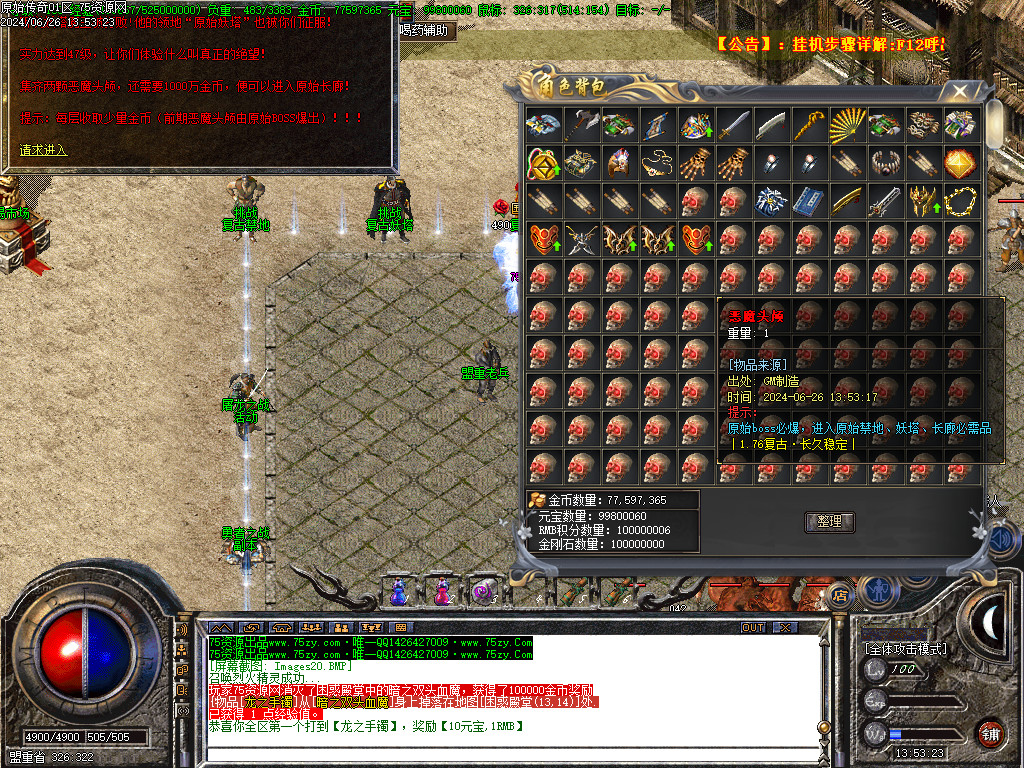Click the 请求进入 link in the NPC dialog

(43, 150)
